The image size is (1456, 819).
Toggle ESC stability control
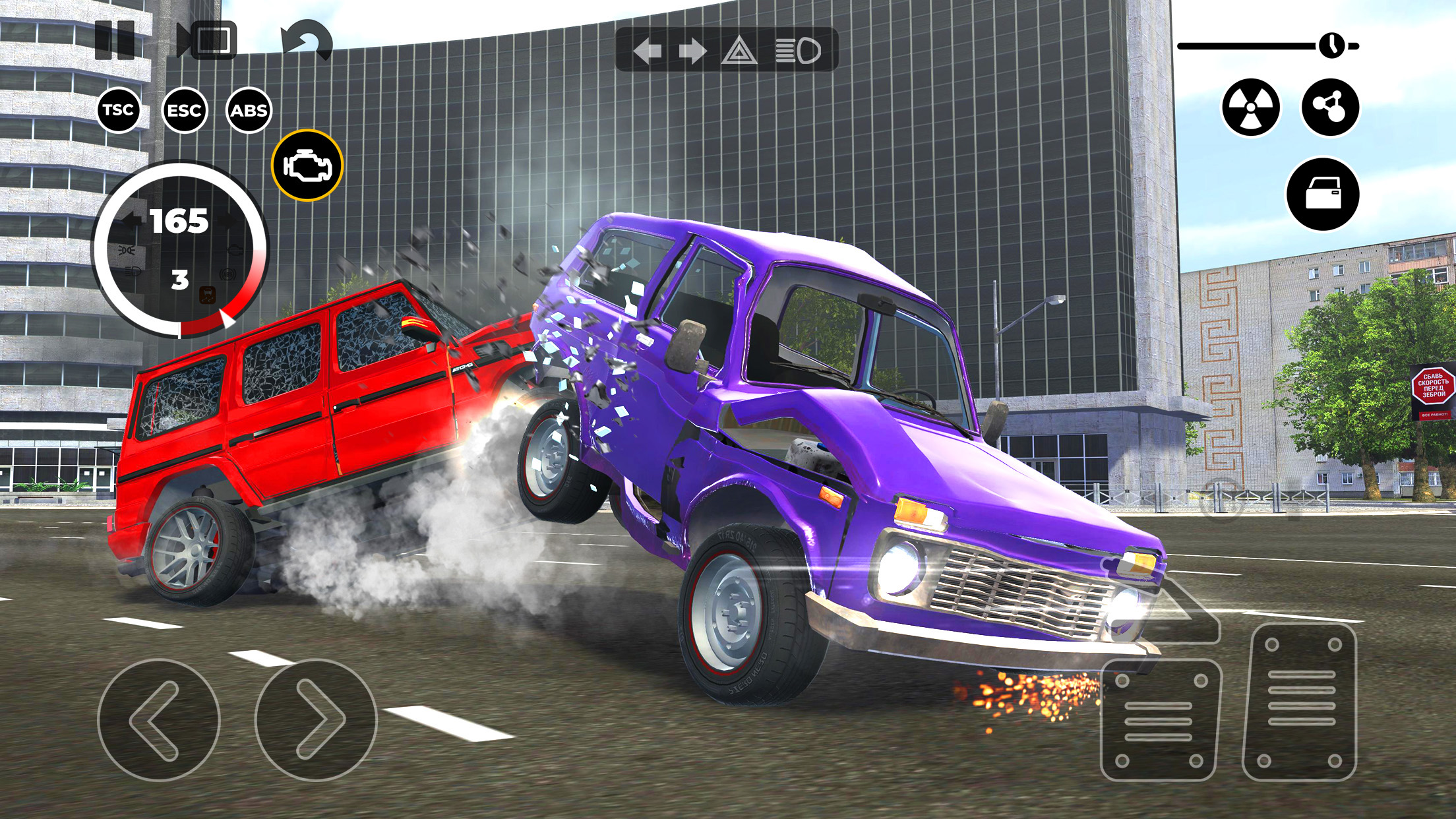185,110
